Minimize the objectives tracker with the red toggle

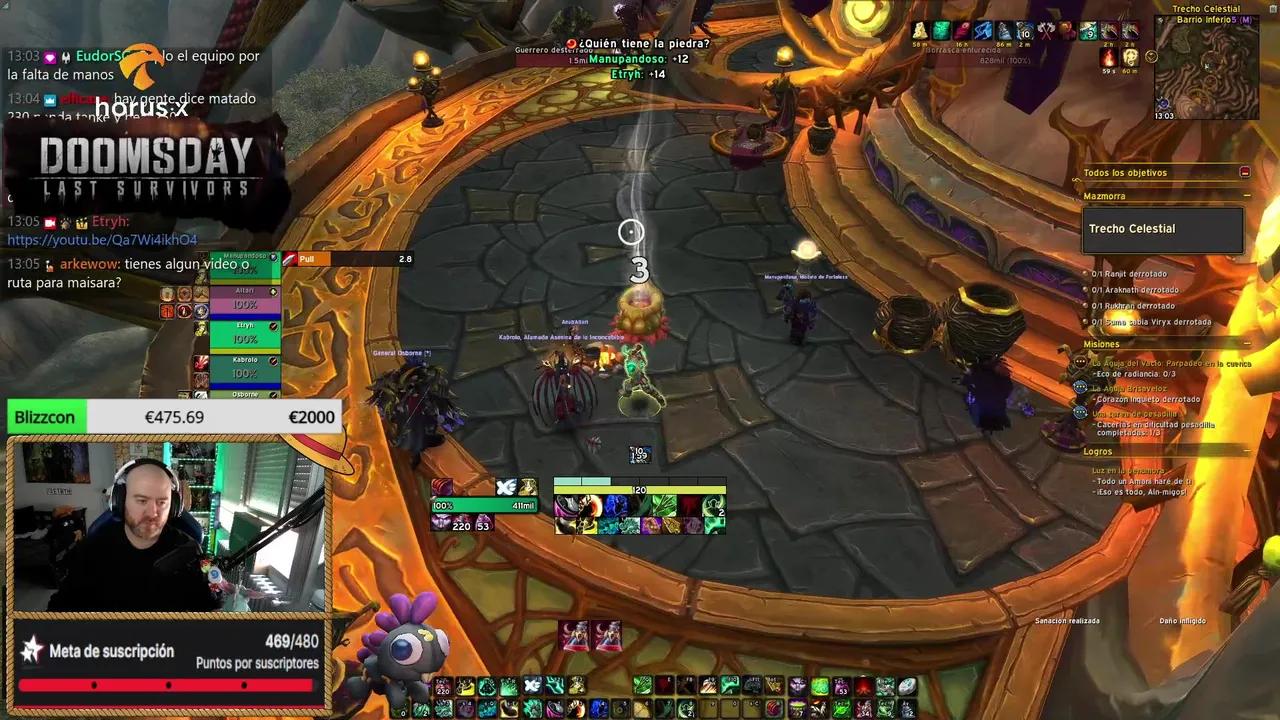pyautogui.click(x=1243, y=172)
